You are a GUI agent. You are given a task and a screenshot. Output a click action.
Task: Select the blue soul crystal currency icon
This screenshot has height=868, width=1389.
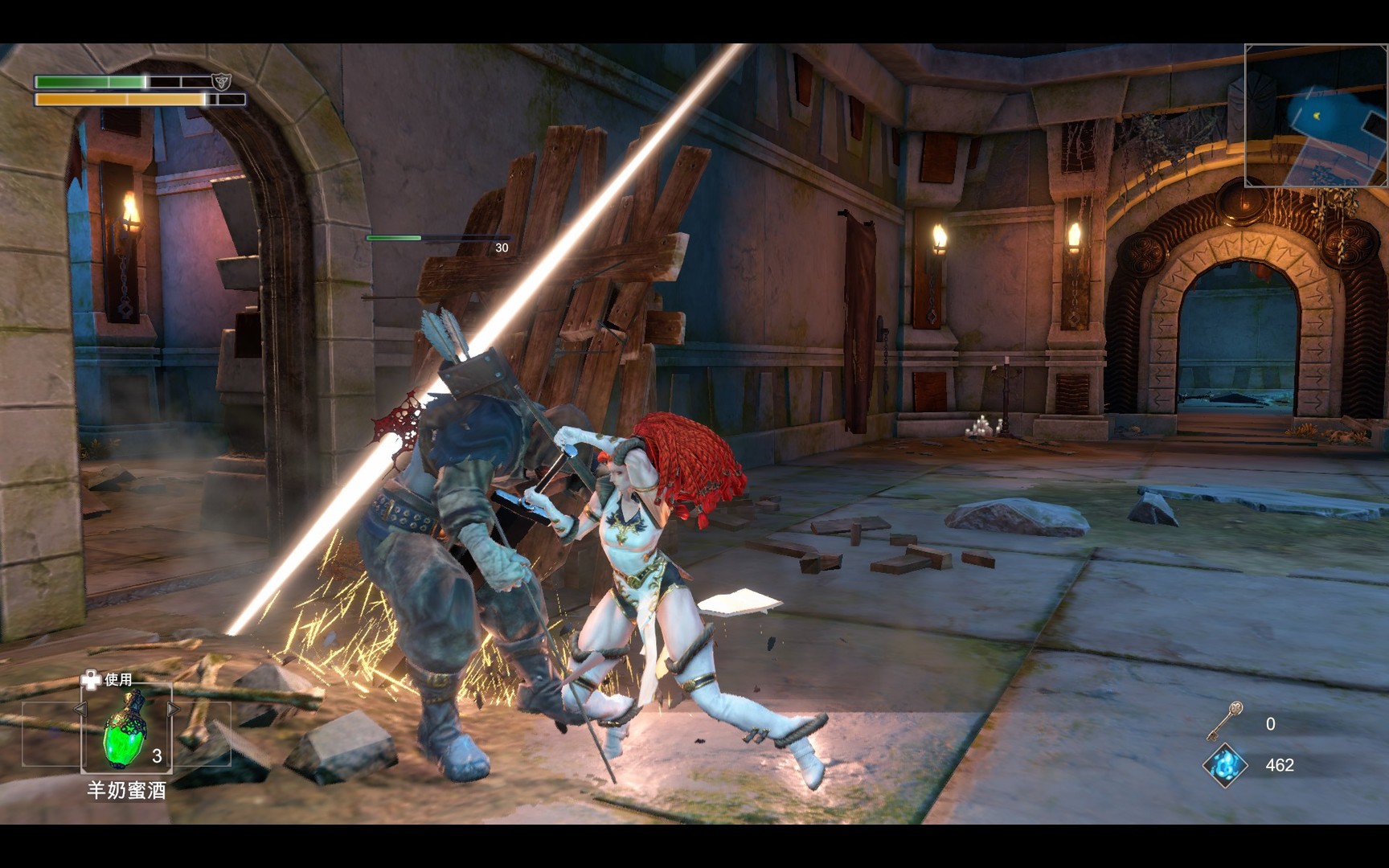[x=1224, y=765]
